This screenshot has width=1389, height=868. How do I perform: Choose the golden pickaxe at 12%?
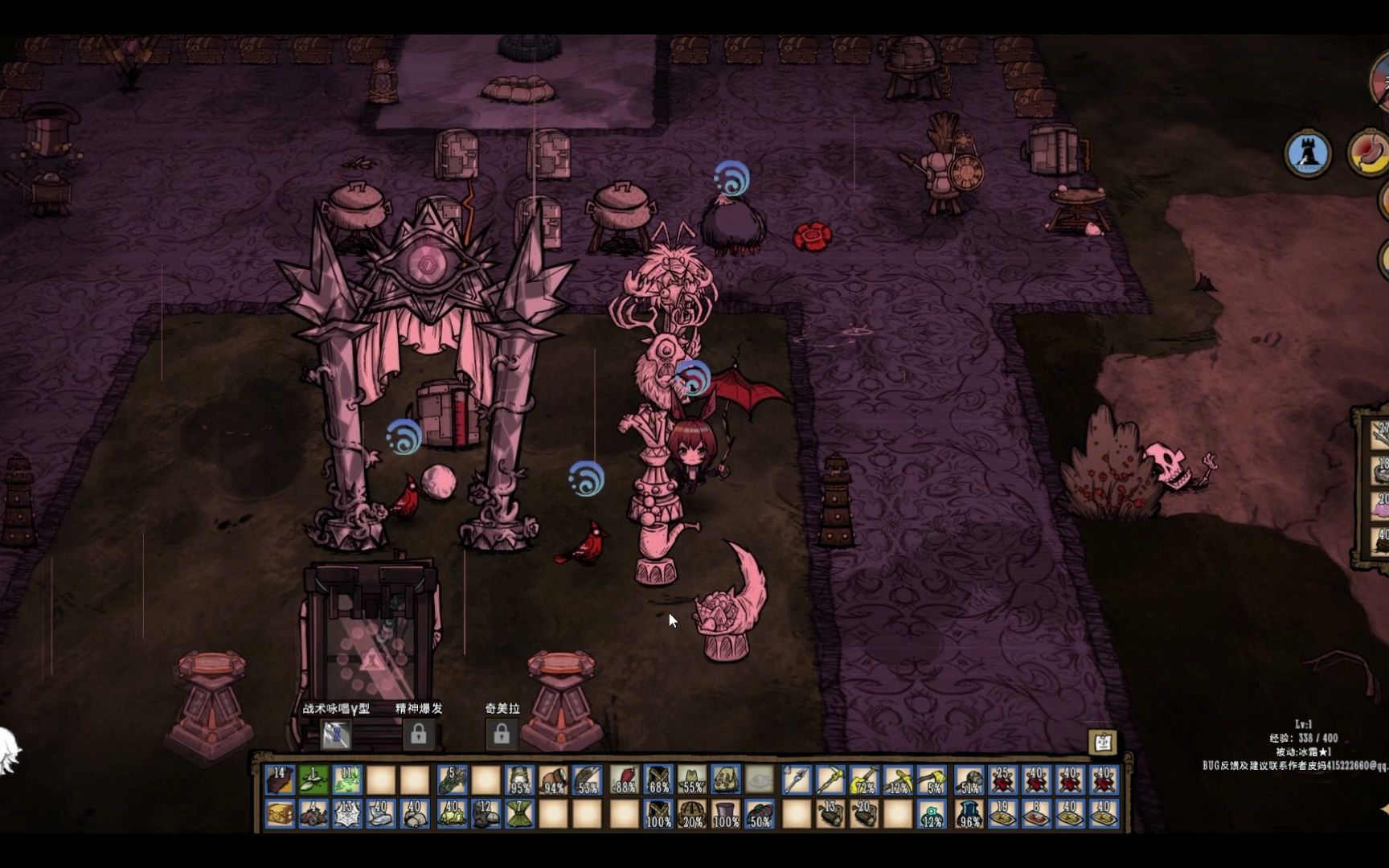point(898,780)
